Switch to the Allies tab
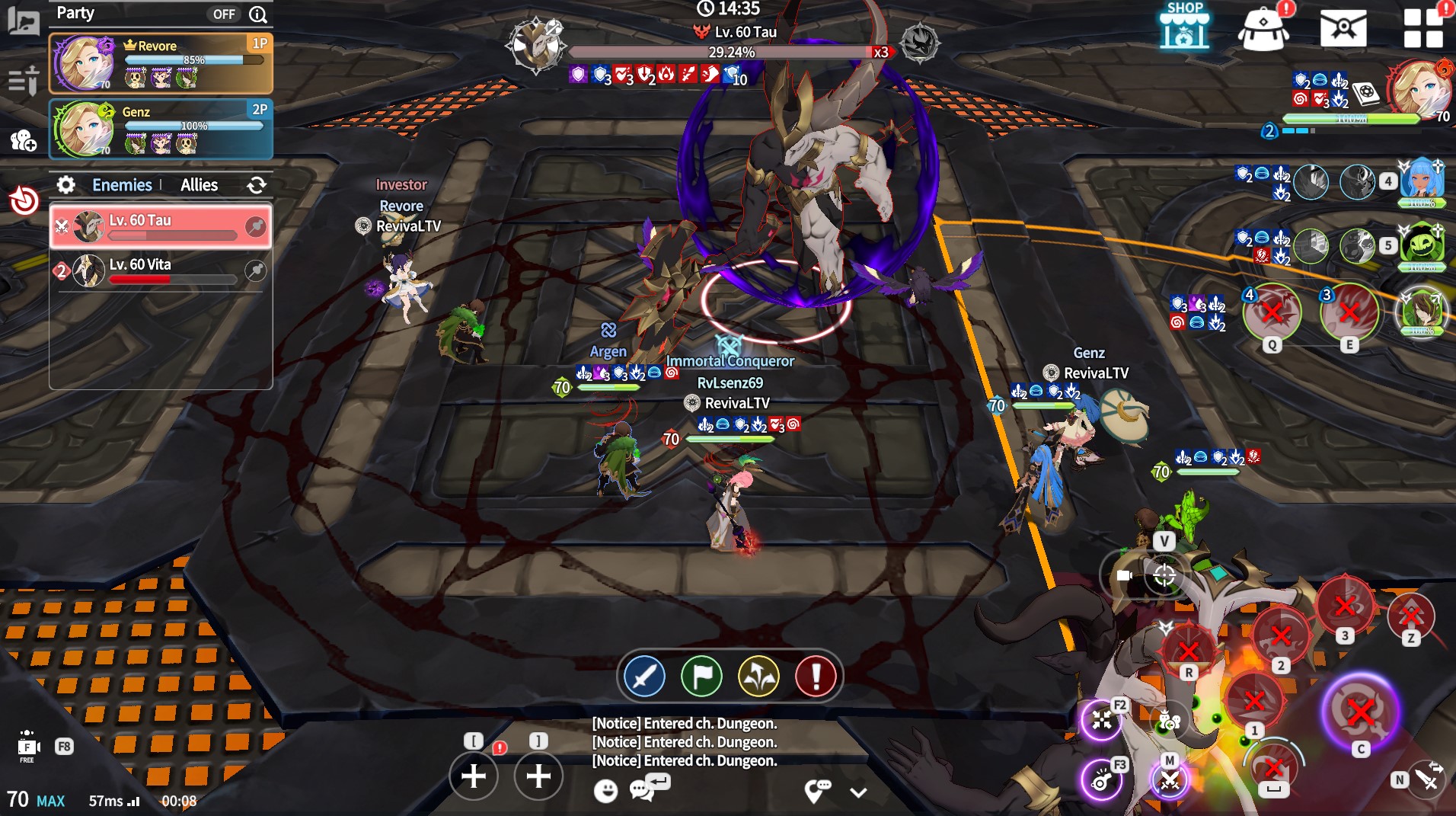 (199, 185)
